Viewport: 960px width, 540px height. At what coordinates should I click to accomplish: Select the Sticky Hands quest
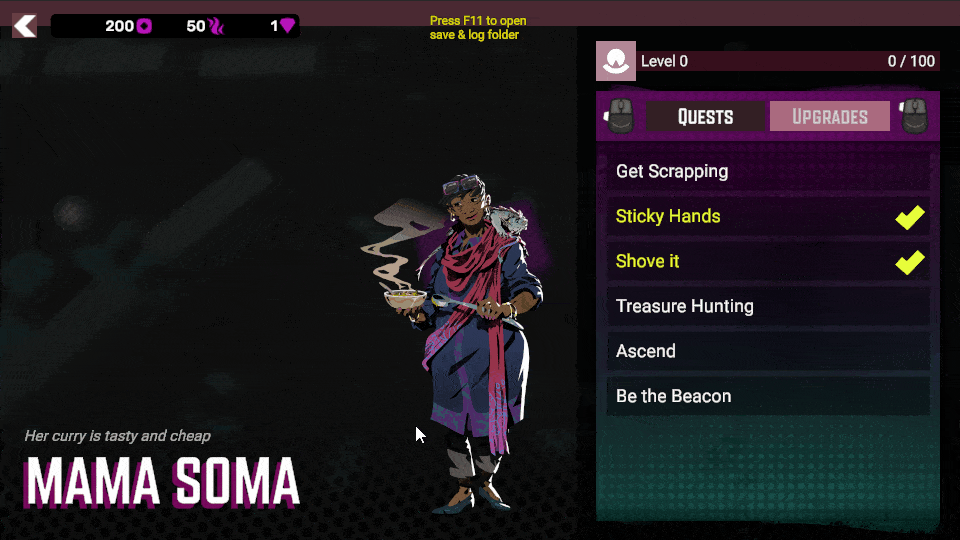(768, 216)
